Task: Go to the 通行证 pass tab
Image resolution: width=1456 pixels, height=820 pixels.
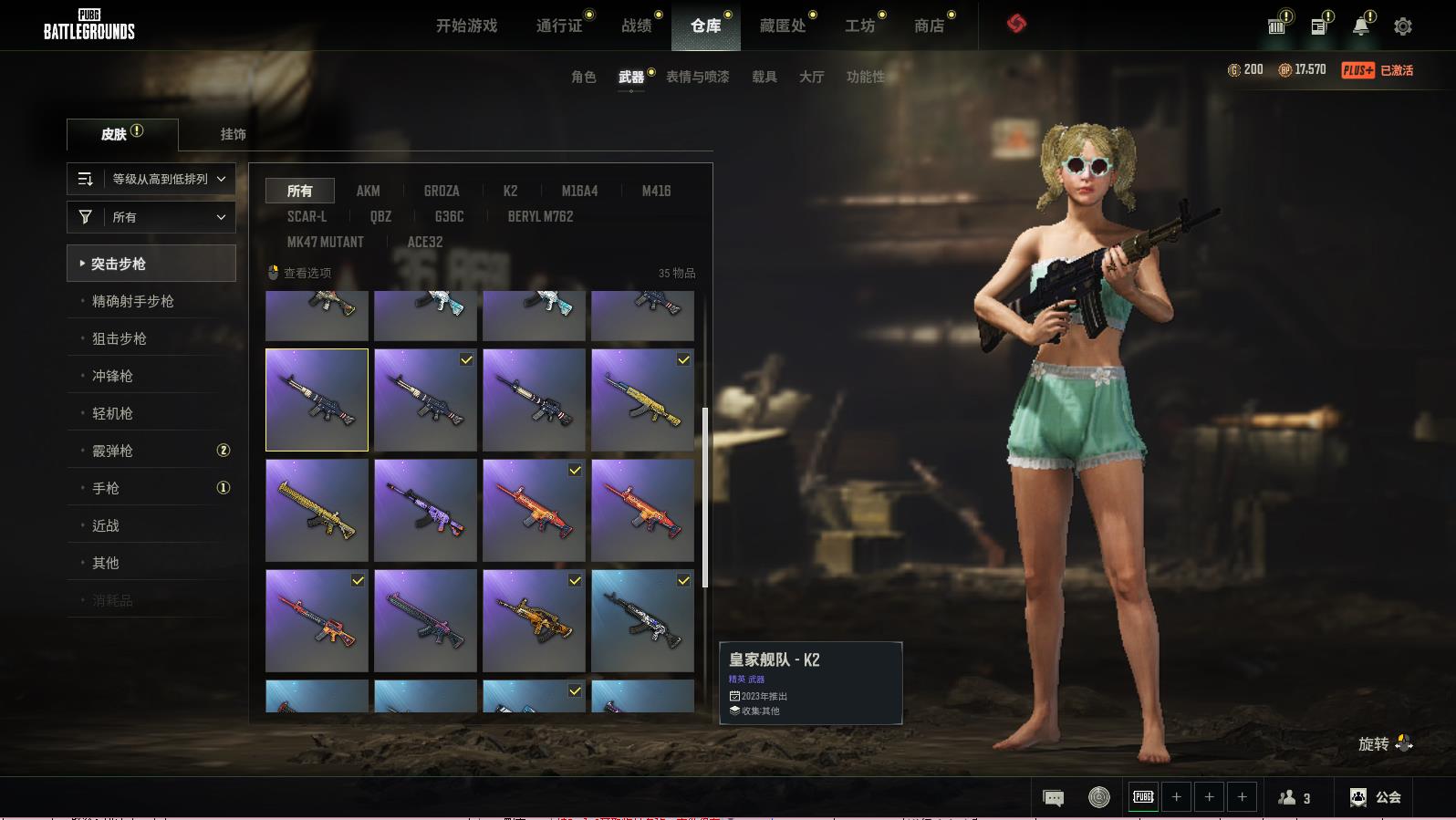Action: point(559,26)
